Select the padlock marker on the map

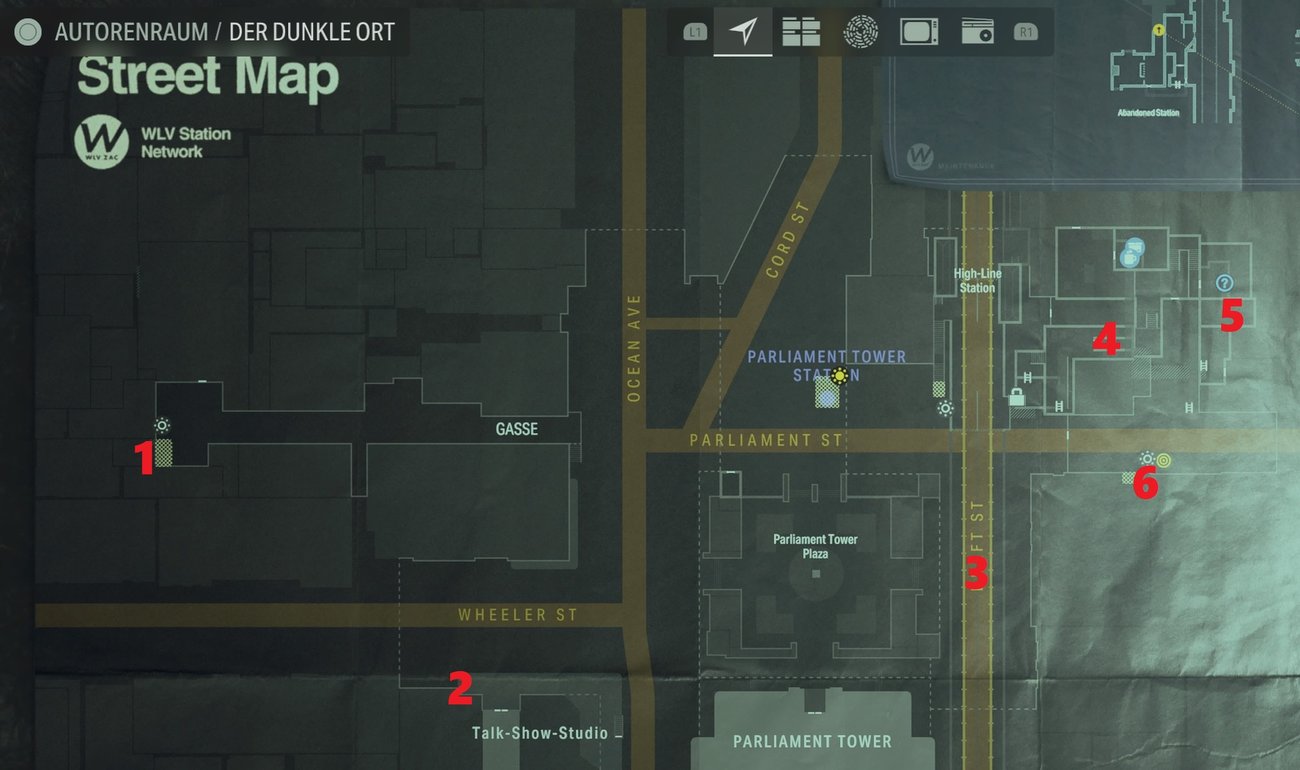coord(1017,397)
